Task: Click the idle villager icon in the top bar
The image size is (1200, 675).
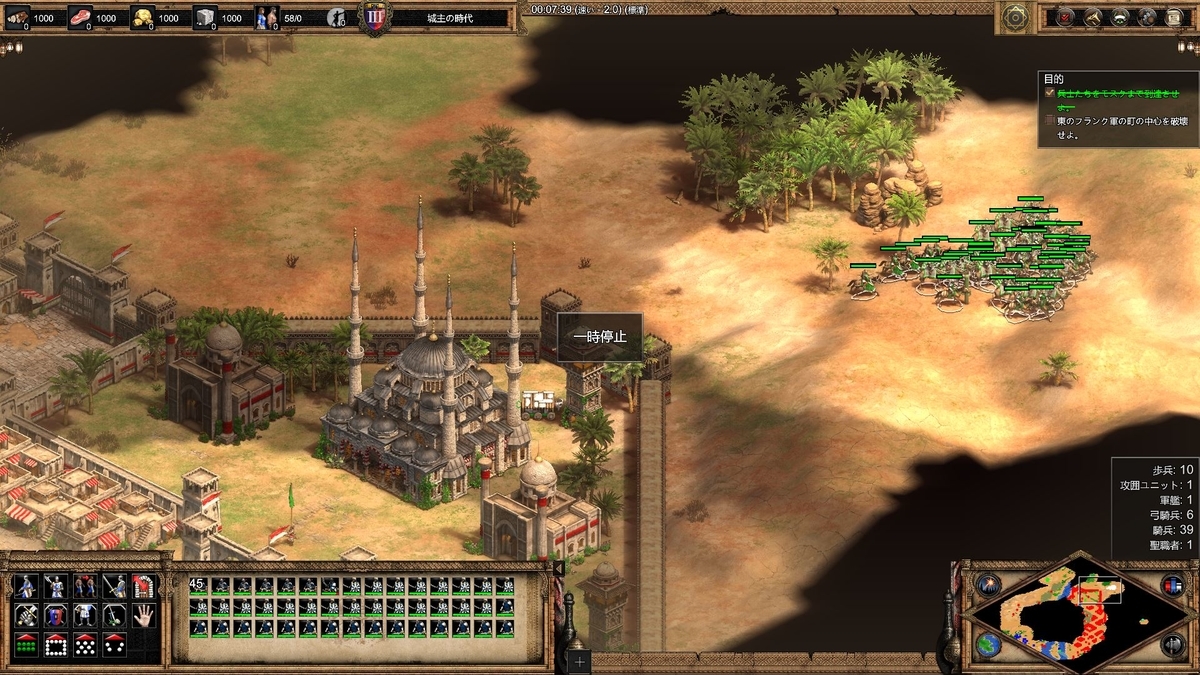Action: [338, 18]
